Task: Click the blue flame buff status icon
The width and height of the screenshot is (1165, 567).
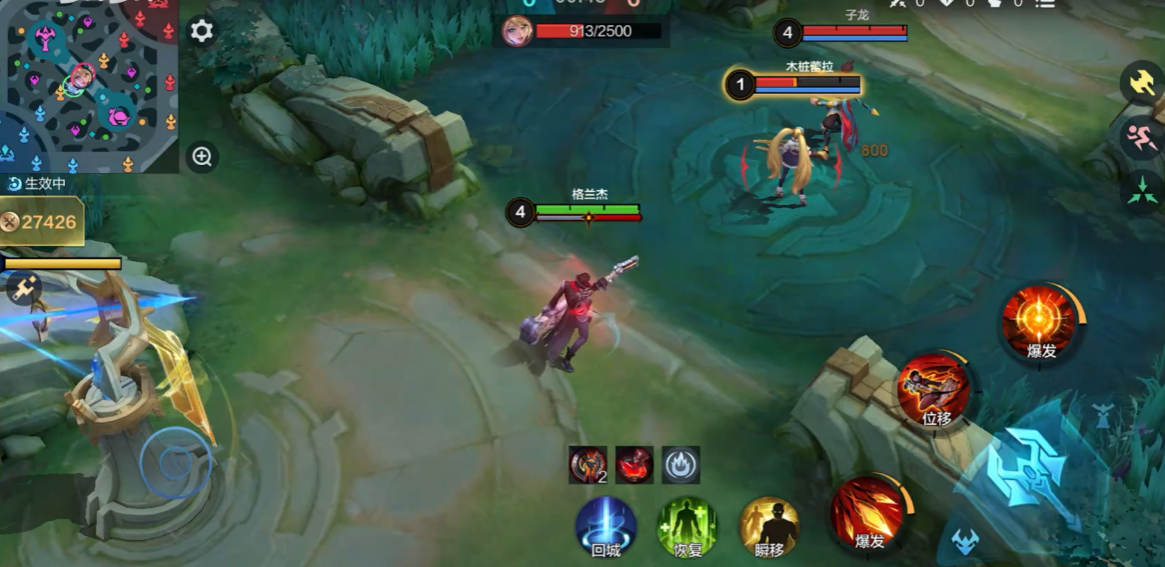Action: (x=681, y=465)
